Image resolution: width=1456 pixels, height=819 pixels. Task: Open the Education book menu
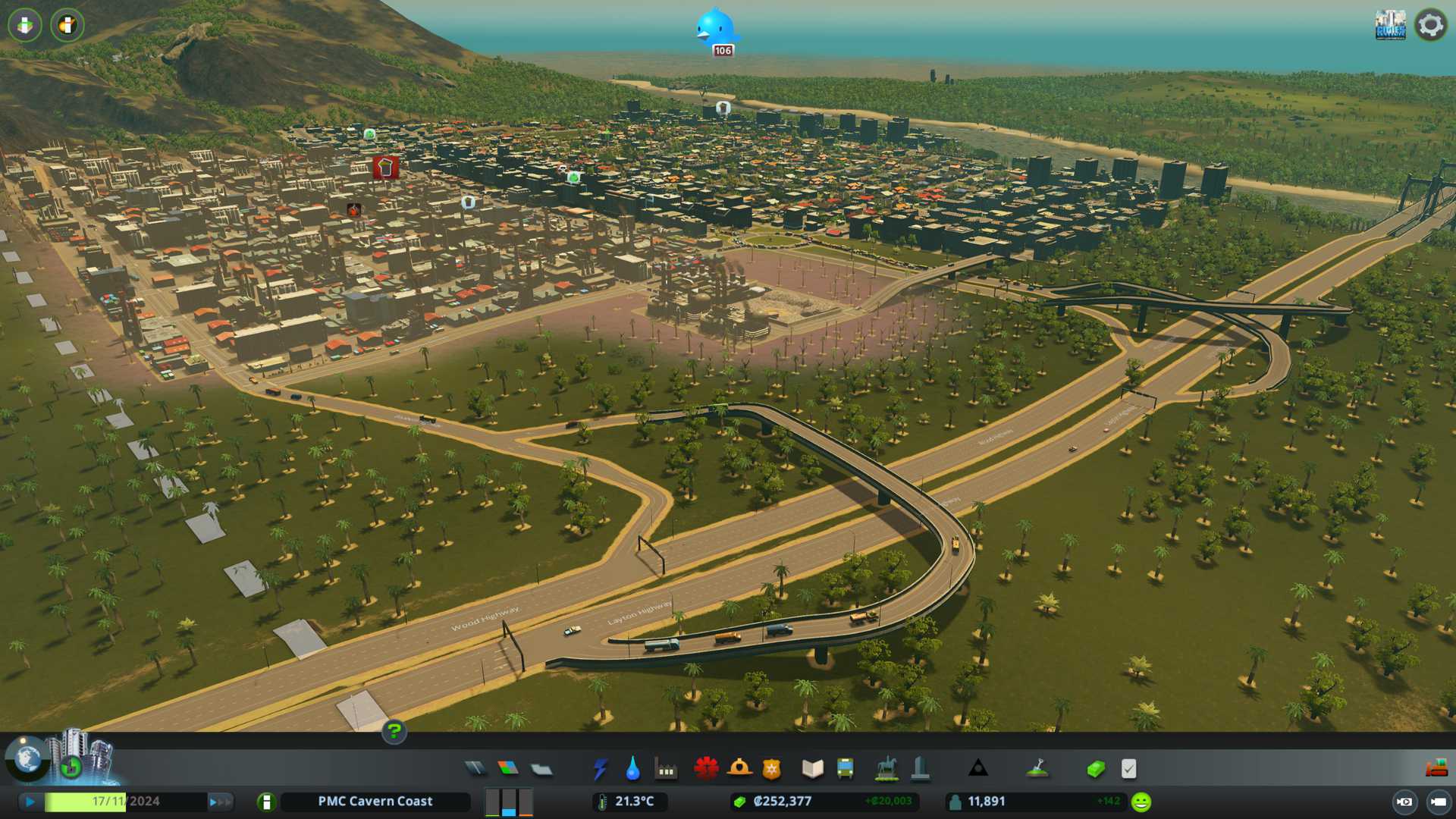(x=812, y=769)
